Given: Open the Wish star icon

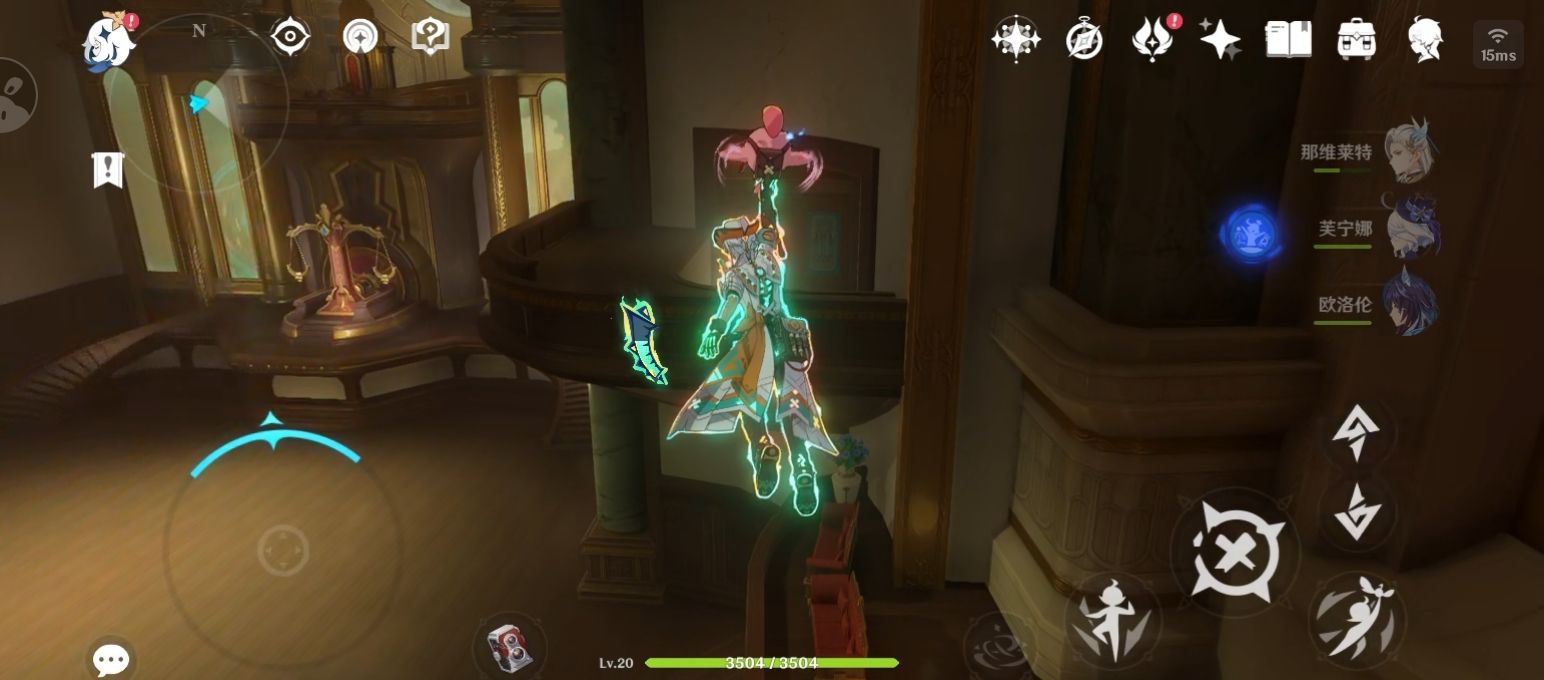Looking at the screenshot, I should pyautogui.click(x=1015, y=40).
